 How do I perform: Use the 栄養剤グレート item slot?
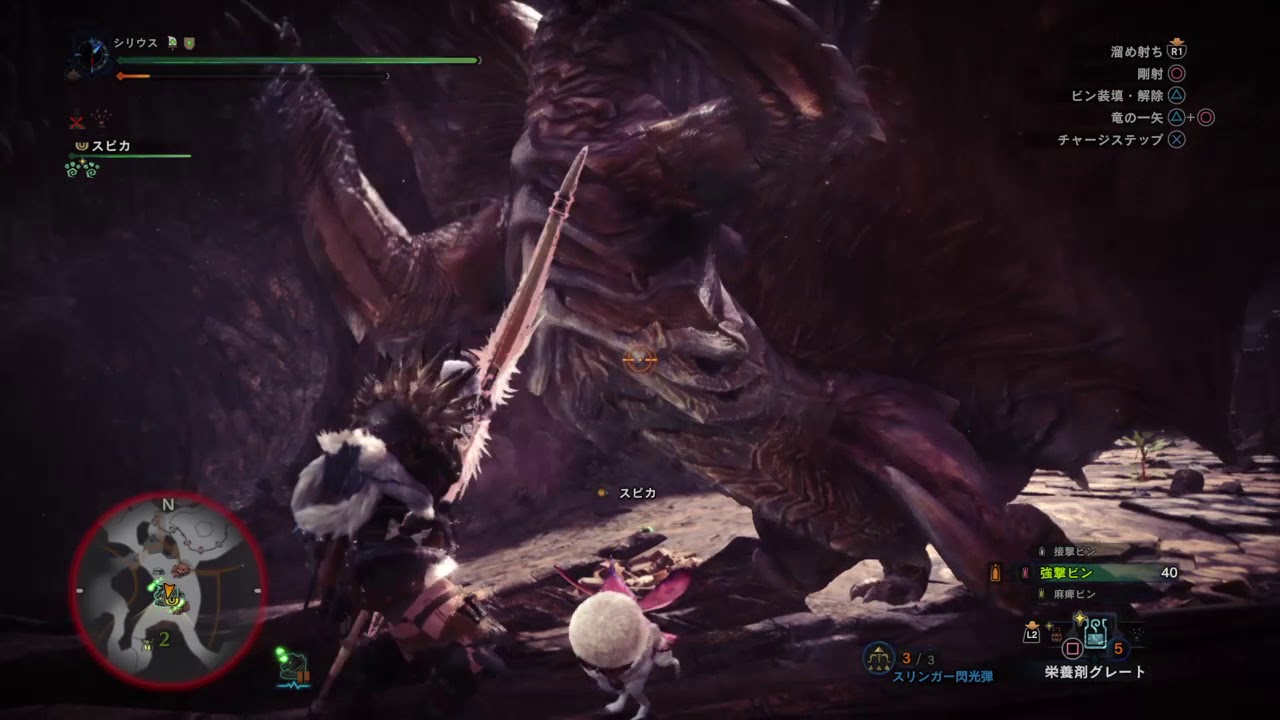(x=1095, y=633)
